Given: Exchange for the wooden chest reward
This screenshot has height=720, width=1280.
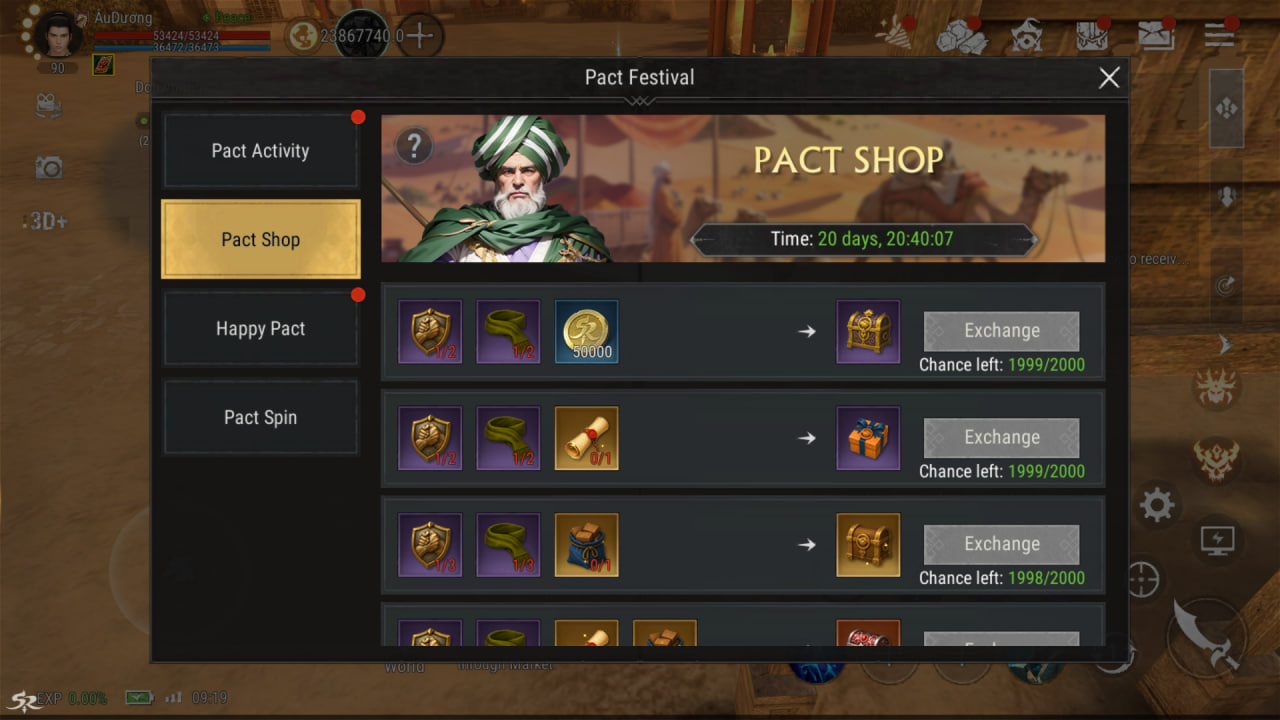Looking at the screenshot, I should click(x=1001, y=544).
